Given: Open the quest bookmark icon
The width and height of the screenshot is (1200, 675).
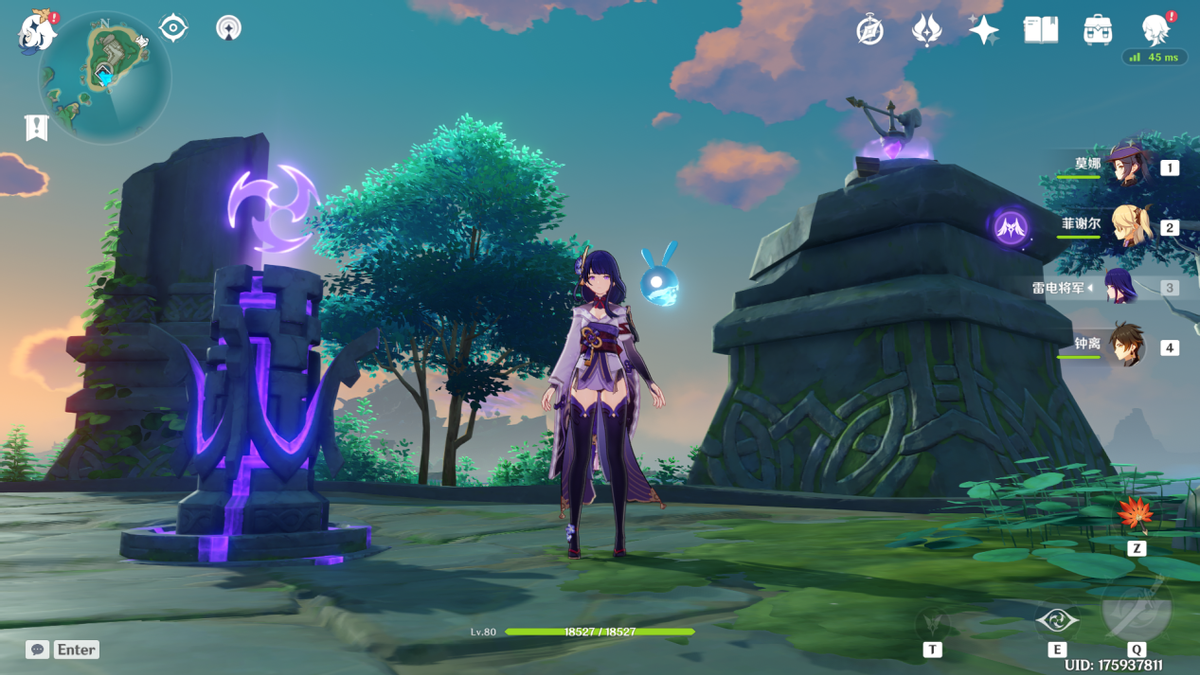Looking at the screenshot, I should click(37, 127).
